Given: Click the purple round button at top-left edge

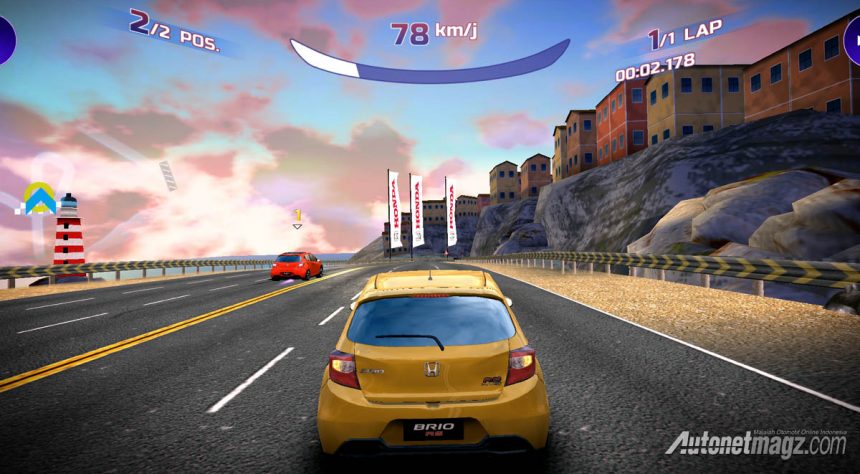Looking at the screenshot, I should (x=5, y=40).
